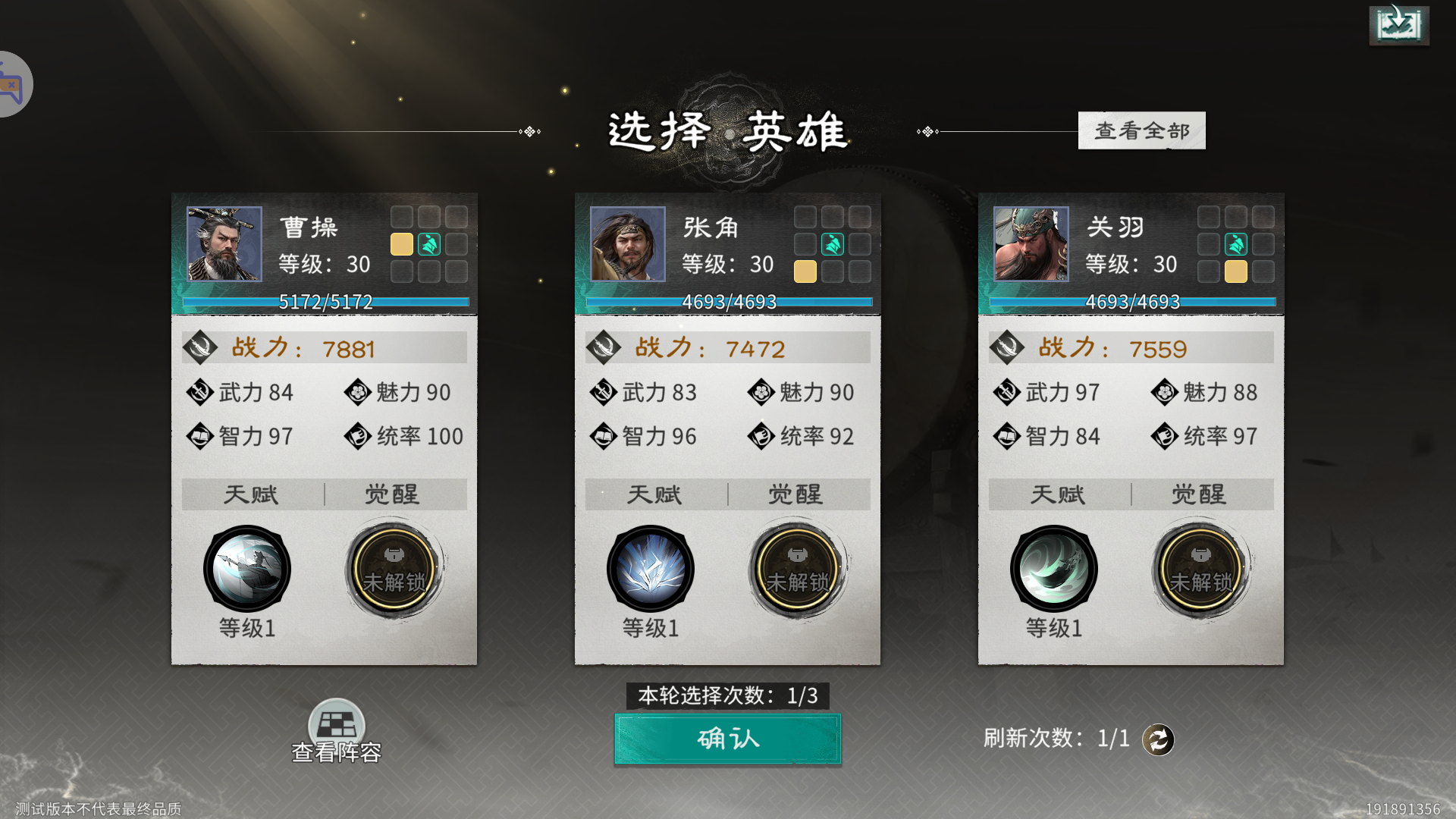Click the controller feedback icon in top-left corner
This screenshot has height=819, width=1456.
pos(11,83)
